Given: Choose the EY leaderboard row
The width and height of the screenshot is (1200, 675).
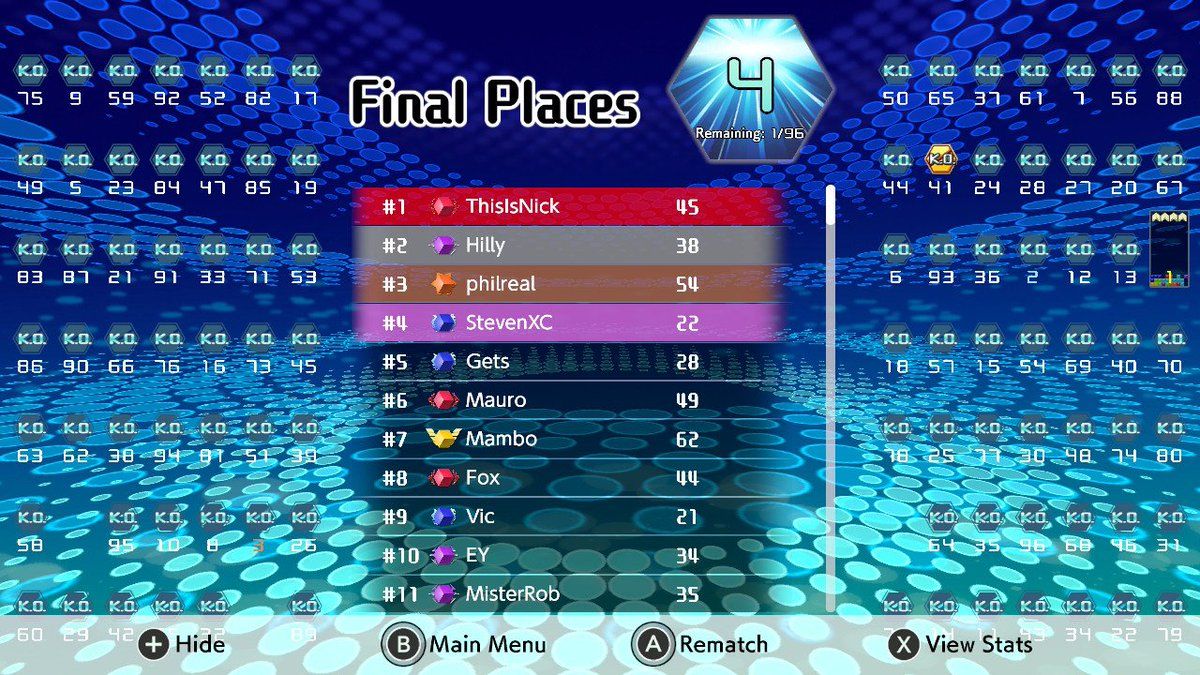Looking at the screenshot, I should pos(568,555).
